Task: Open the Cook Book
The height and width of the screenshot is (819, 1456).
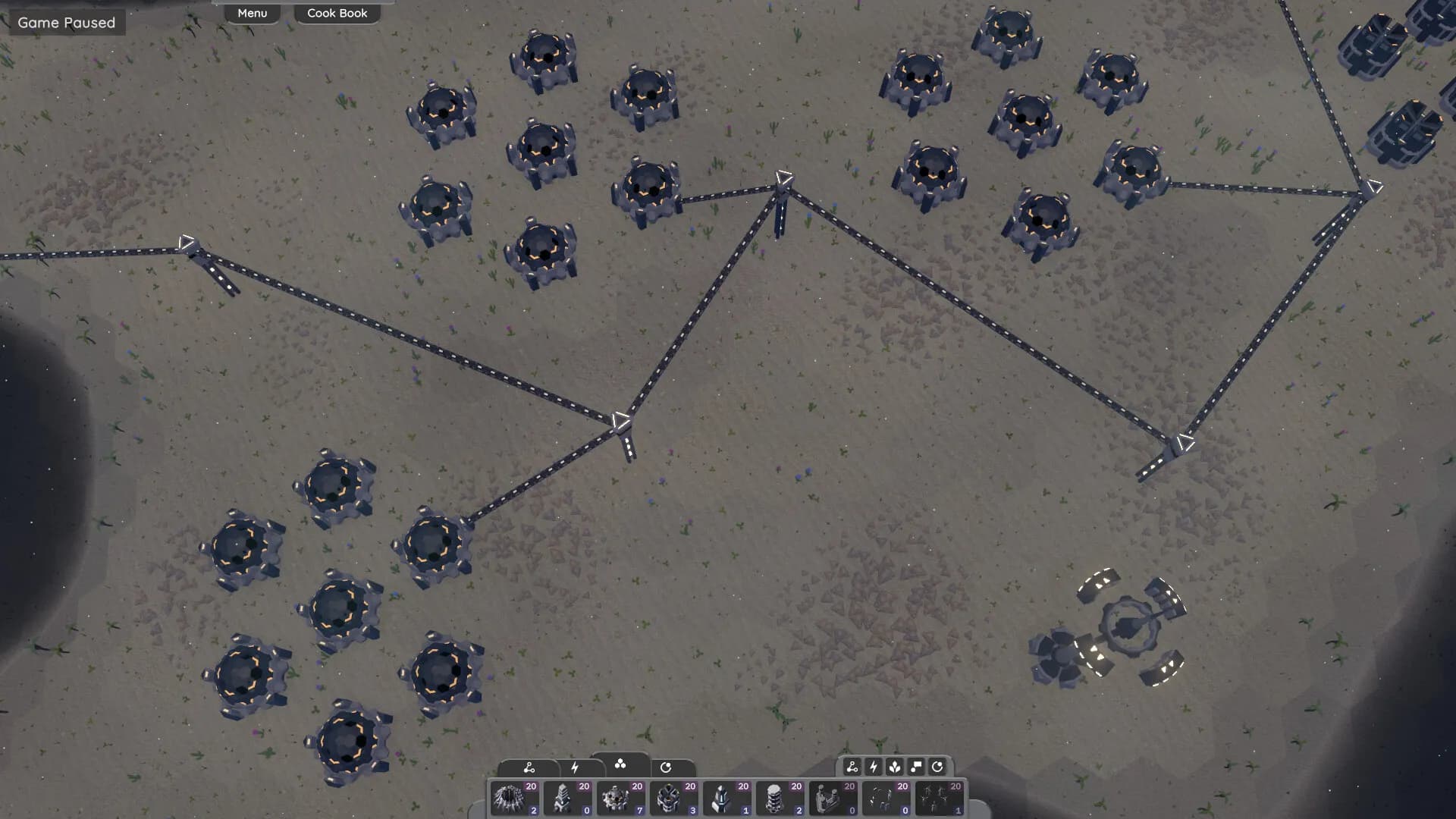Action: (337, 13)
